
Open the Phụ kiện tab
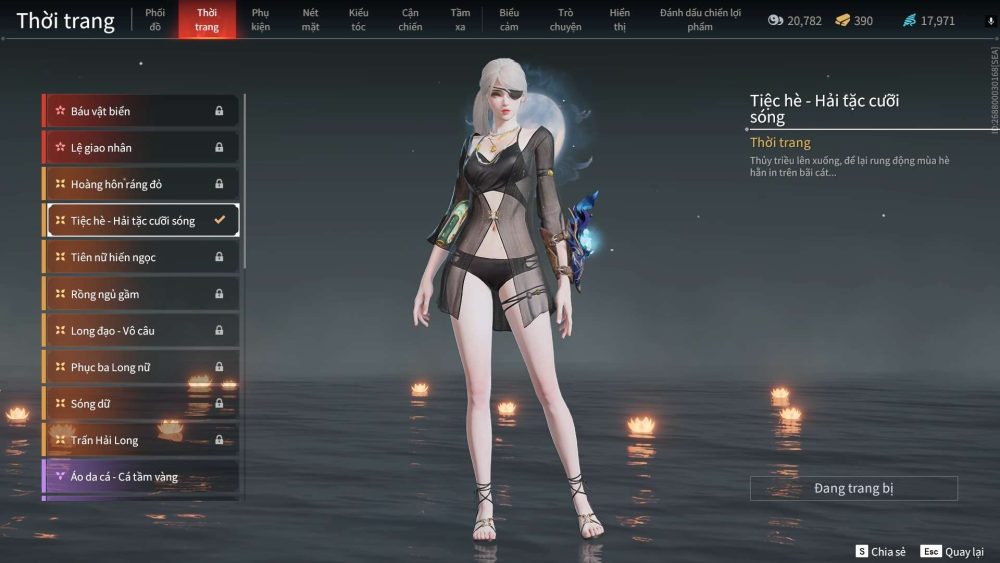[261, 19]
